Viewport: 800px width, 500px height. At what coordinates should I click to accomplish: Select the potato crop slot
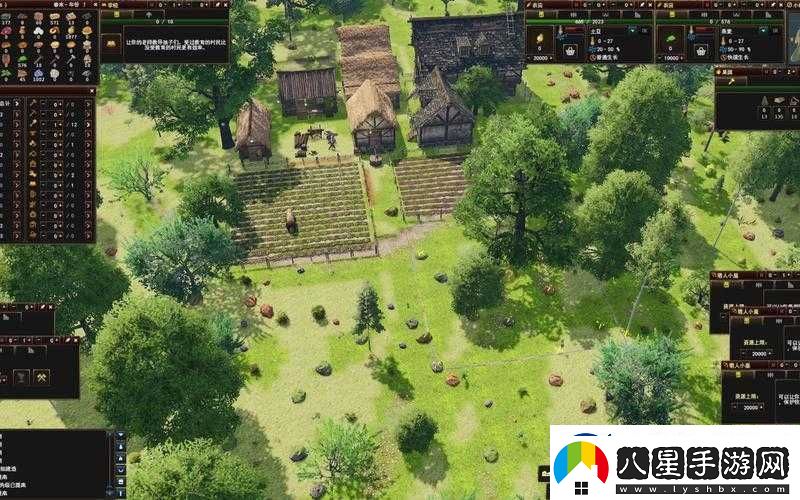[541, 38]
